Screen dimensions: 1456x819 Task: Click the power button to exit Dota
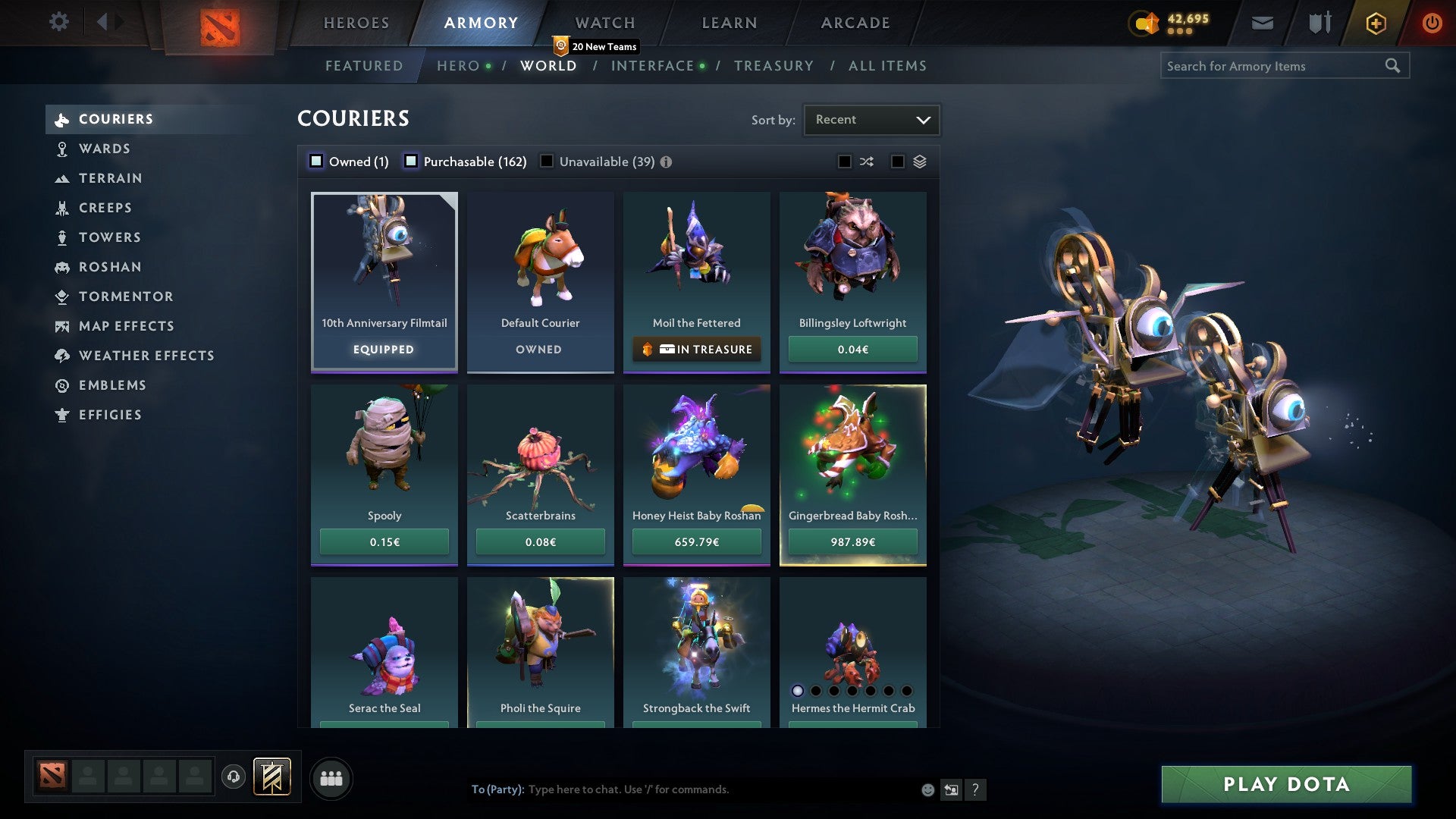1432,23
